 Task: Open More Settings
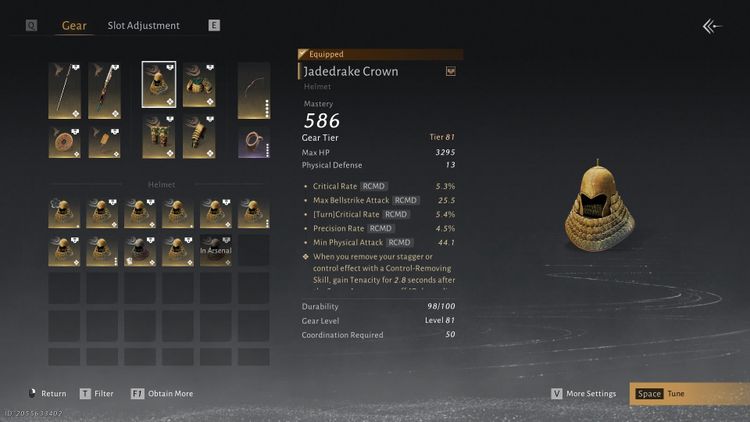pos(588,394)
